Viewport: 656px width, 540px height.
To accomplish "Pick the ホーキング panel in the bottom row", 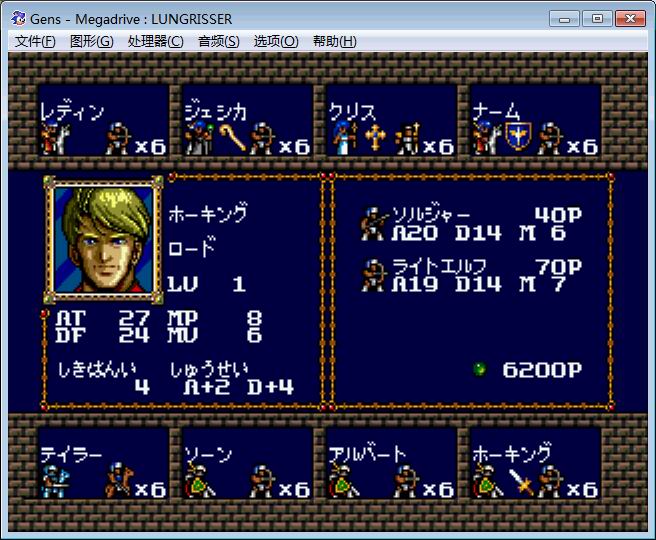I will coord(535,468).
